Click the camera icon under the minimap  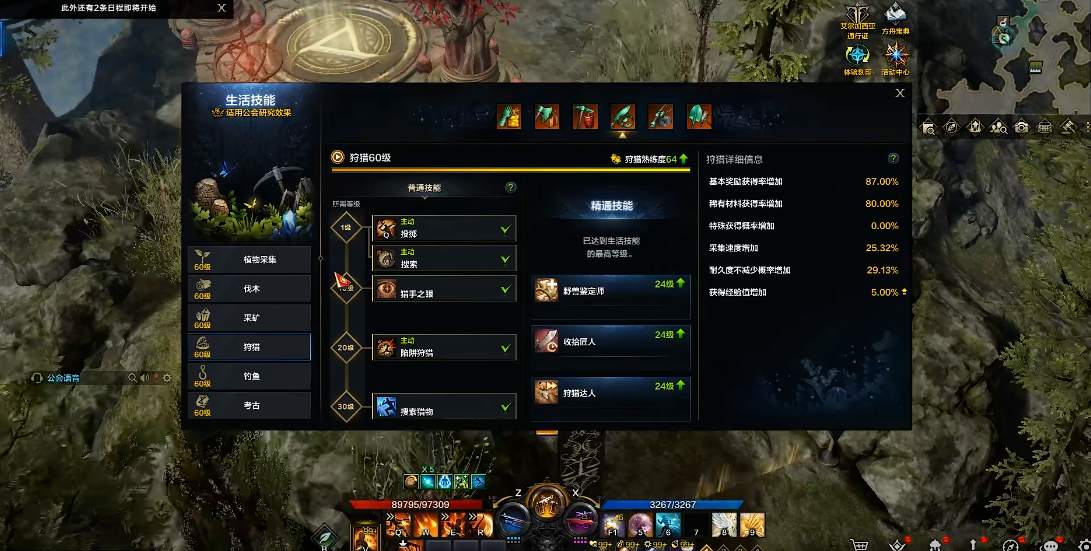tap(1021, 127)
